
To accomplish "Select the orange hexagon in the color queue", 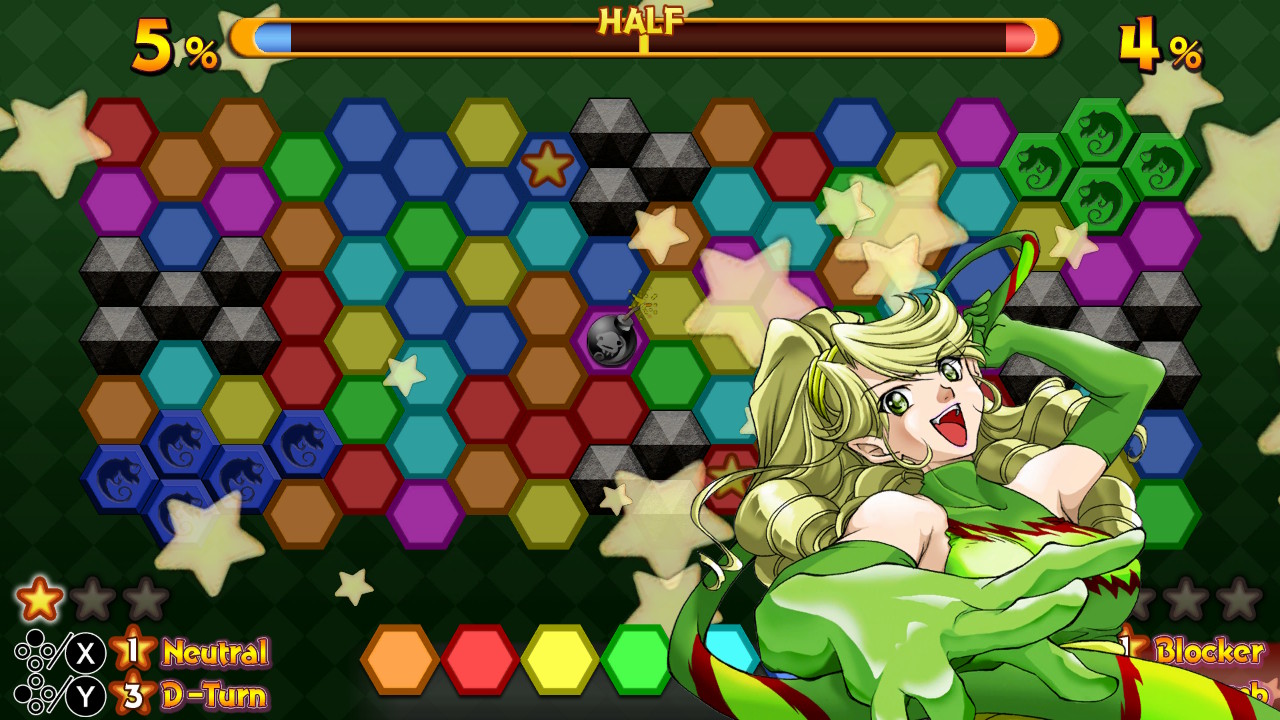I will pyautogui.click(x=402, y=661).
